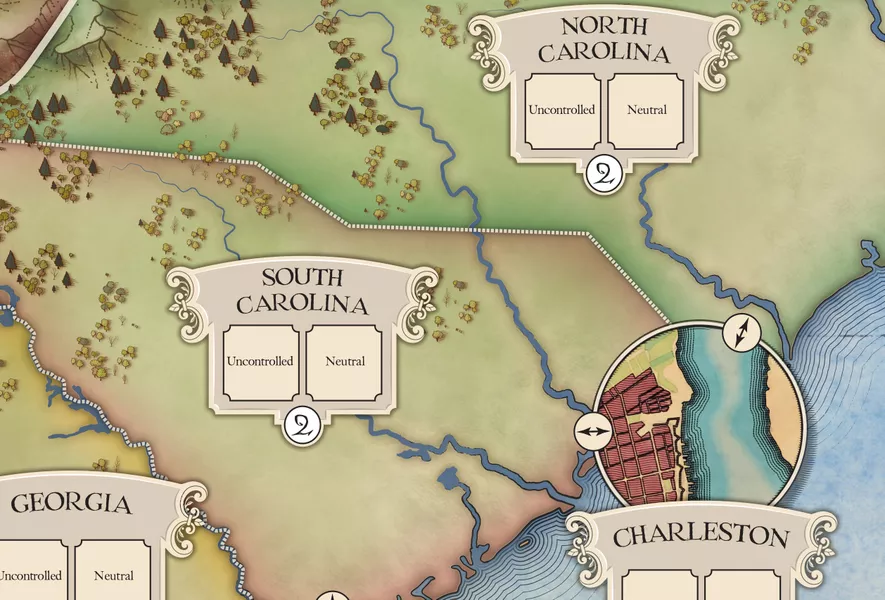Image resolution: width=885 pixels, height=600 pixels.
Task: Select South Carolina's Uncontrolled box
Action: (x=260, y=361)
